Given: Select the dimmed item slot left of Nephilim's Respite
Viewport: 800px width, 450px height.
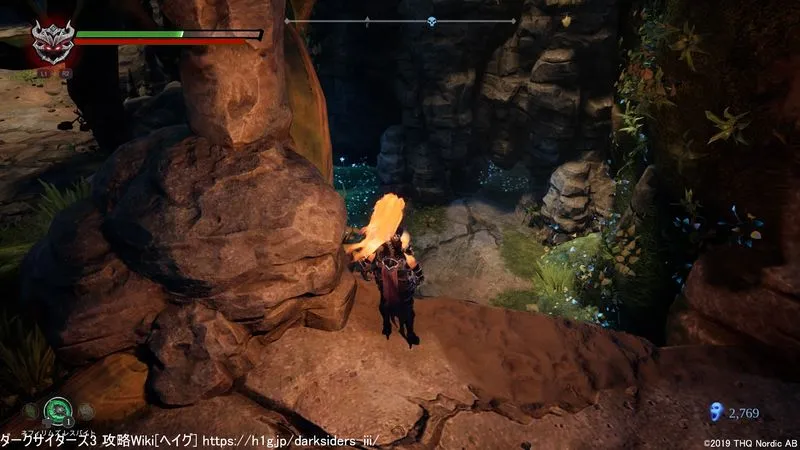Looking at the screenshot, I should click(33, 409).
